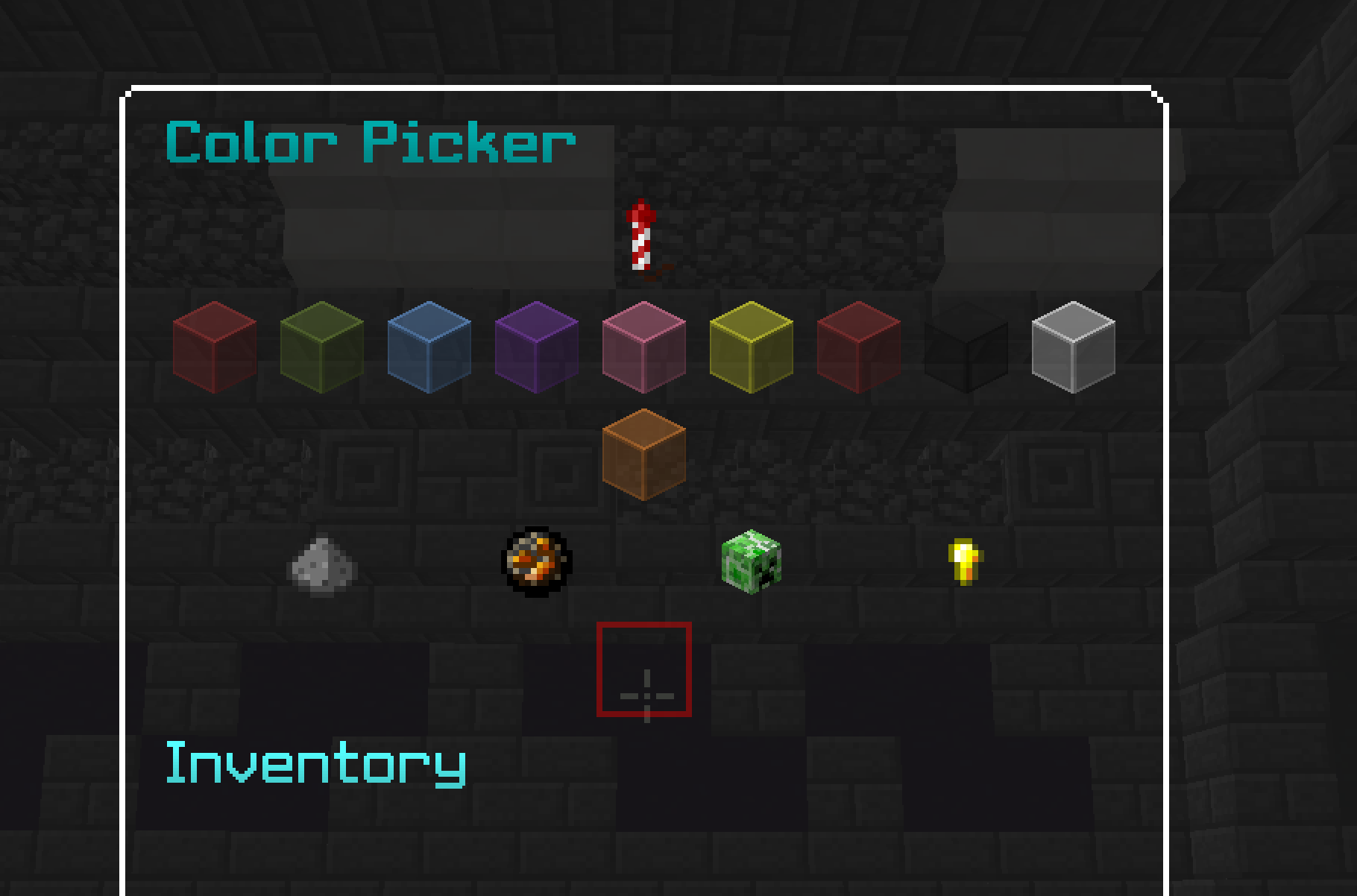Viewport: 1357px width, 896px height.
Task: Select the yellow glass cube
Action: pyautogui.click(x=750, y=347)
